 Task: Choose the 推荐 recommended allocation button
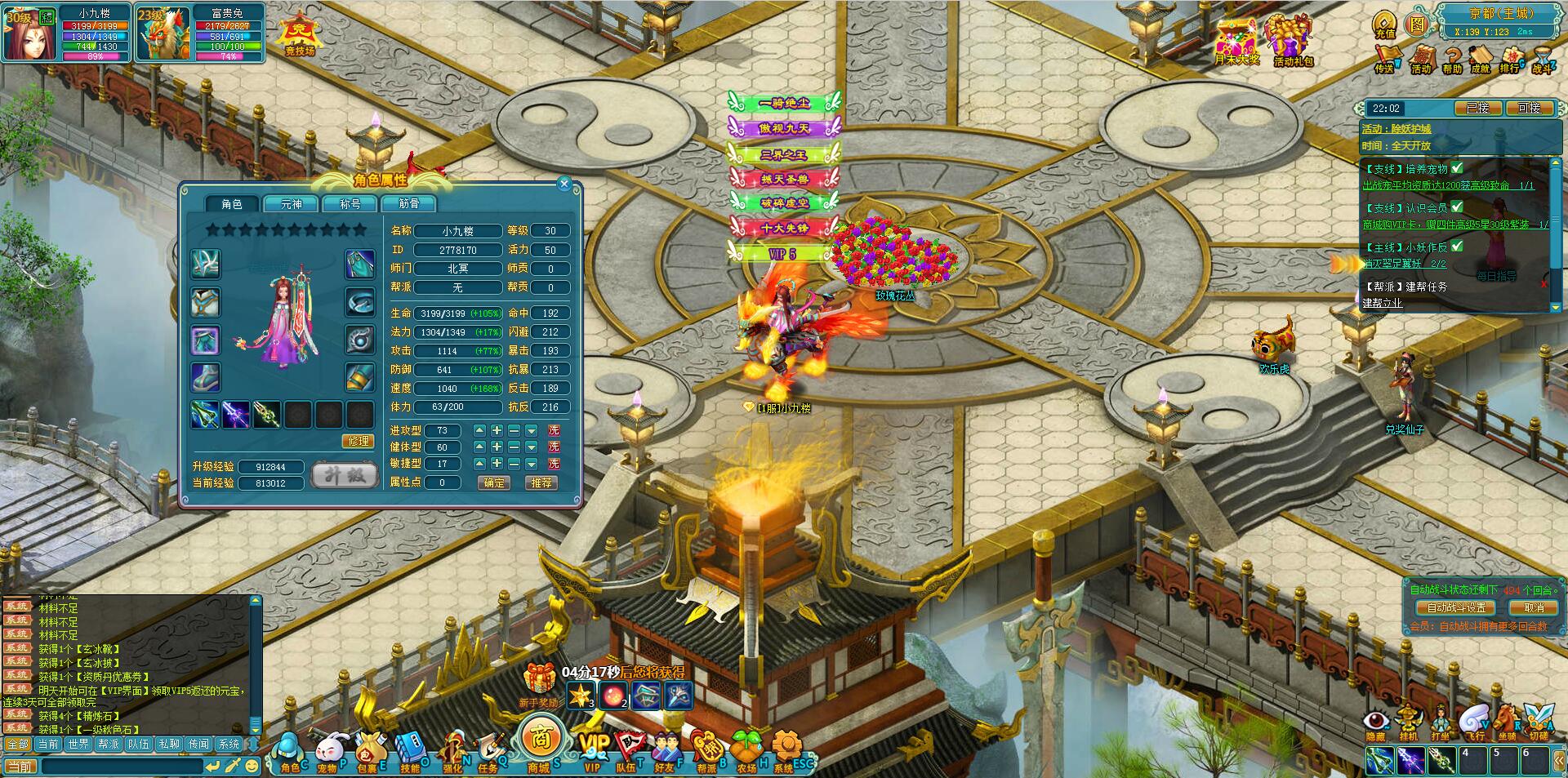541,482
